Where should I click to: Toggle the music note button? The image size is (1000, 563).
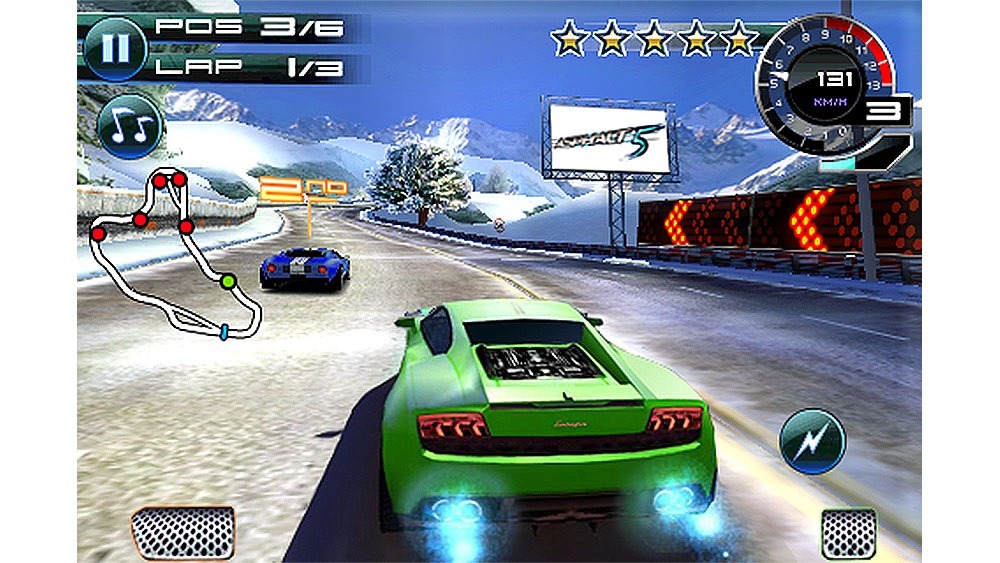[x=129, y=125]
